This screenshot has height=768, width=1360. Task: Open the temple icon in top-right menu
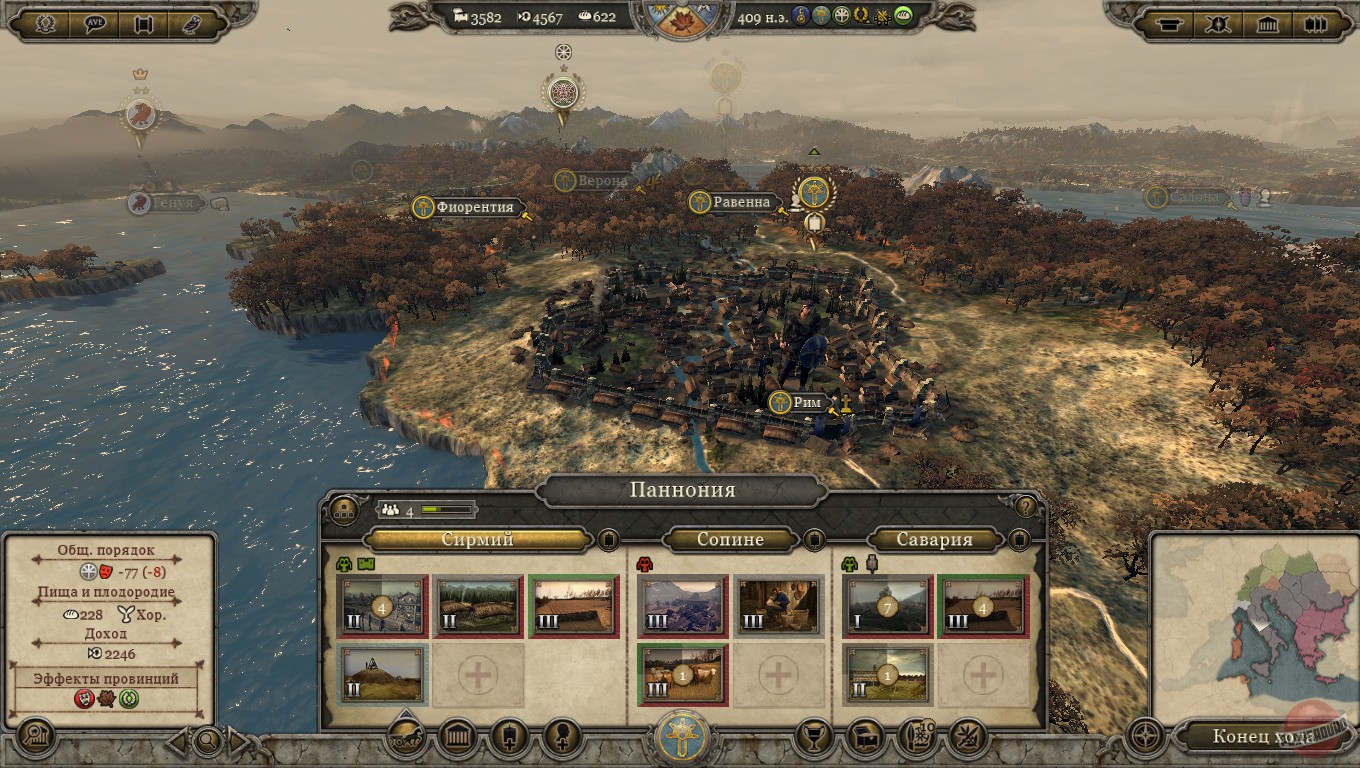click(x=1268, y=24)
